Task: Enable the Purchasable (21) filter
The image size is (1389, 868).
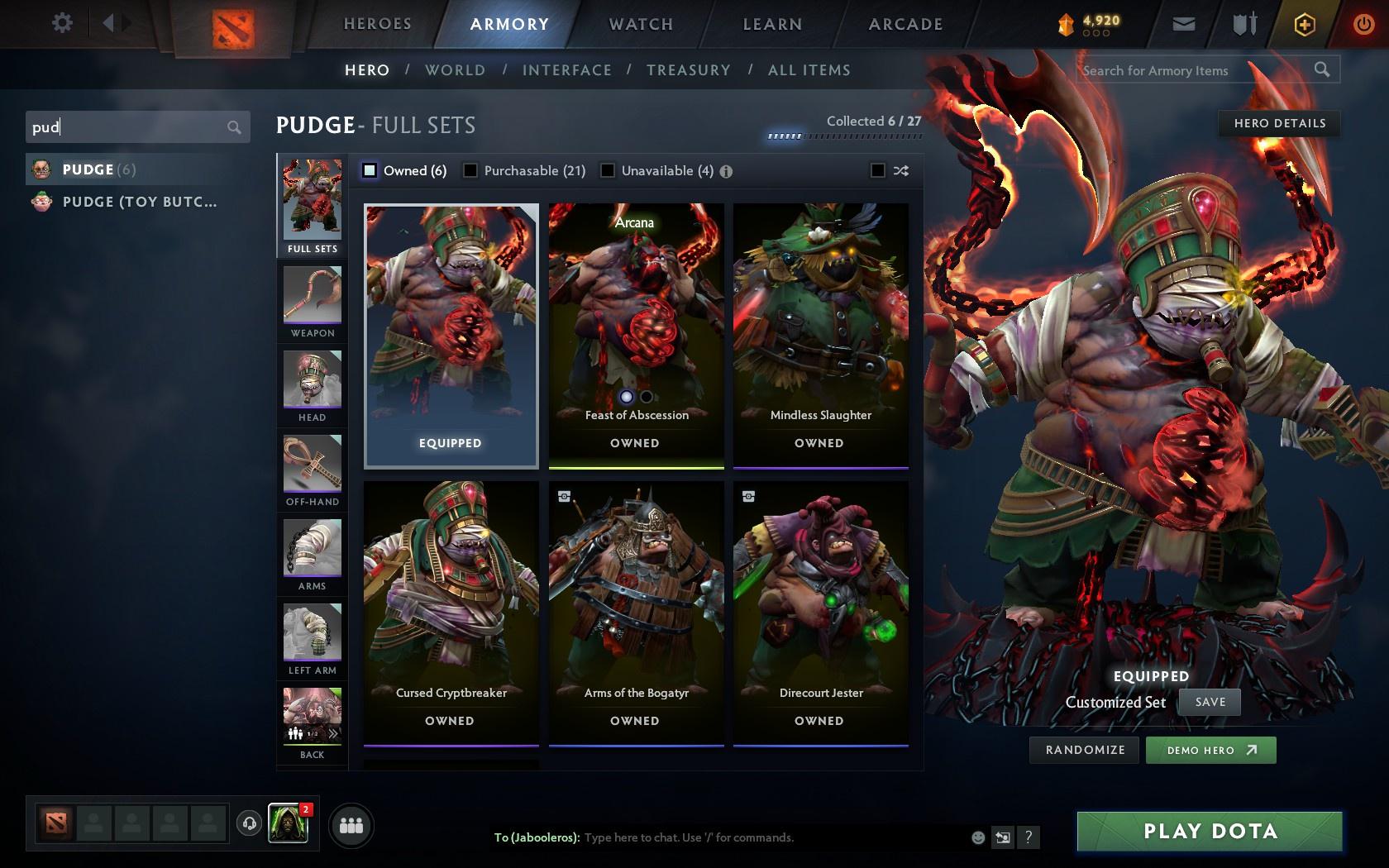Action: point(470,170)
